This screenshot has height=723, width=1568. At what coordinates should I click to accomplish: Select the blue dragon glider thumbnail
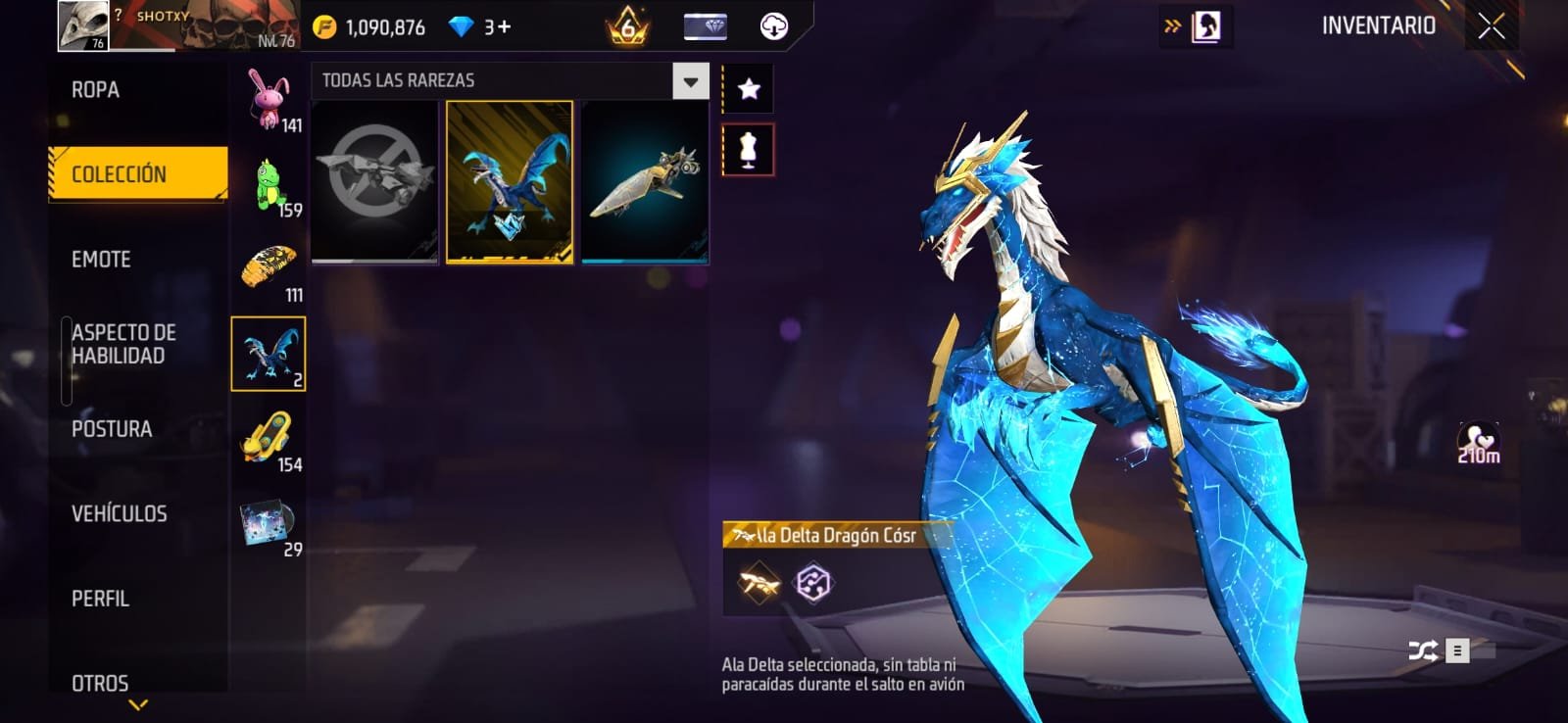[x=510, y=182]
